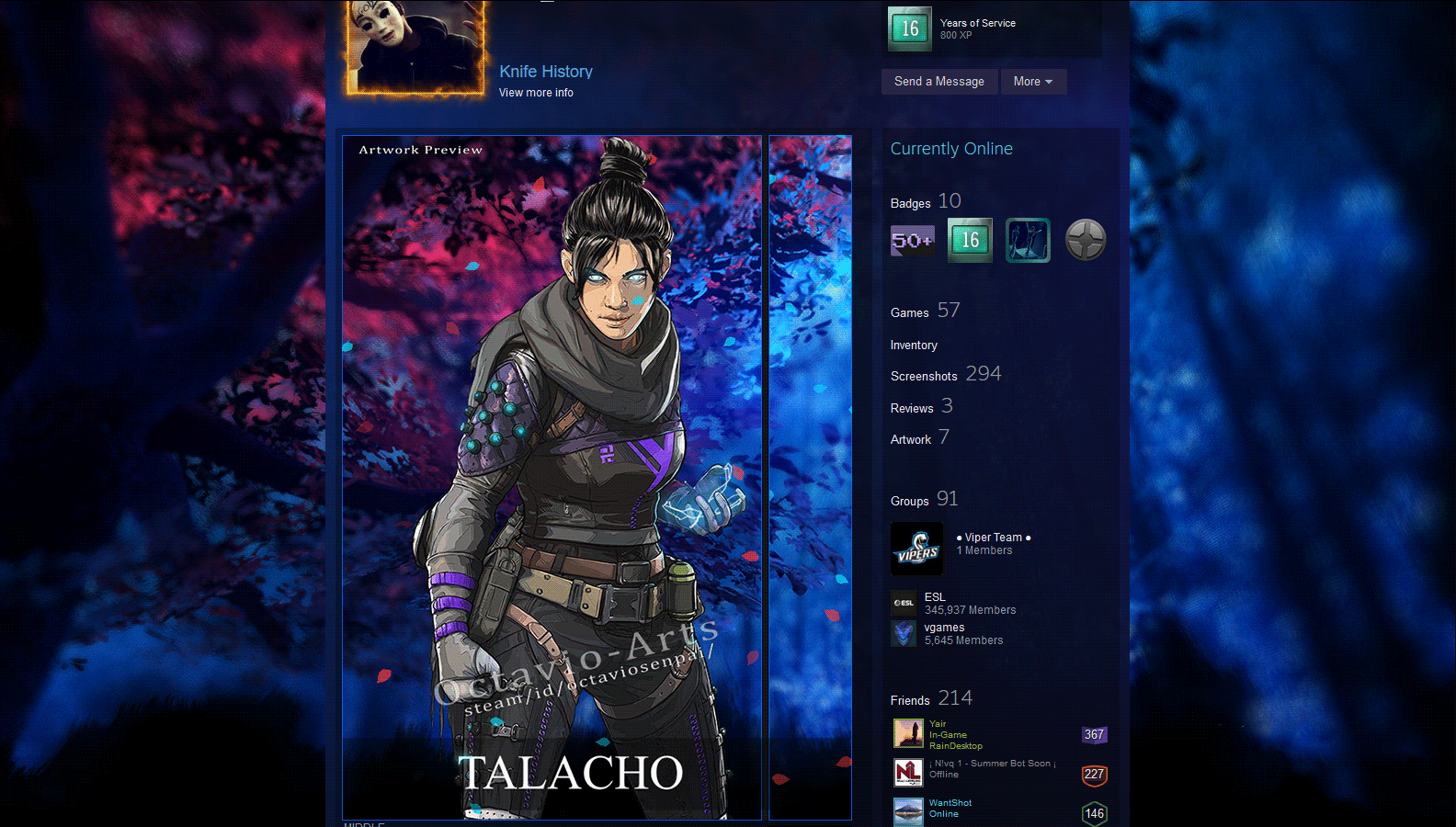Open the Inventory page

pyautogui.click(x=914, y=345)
